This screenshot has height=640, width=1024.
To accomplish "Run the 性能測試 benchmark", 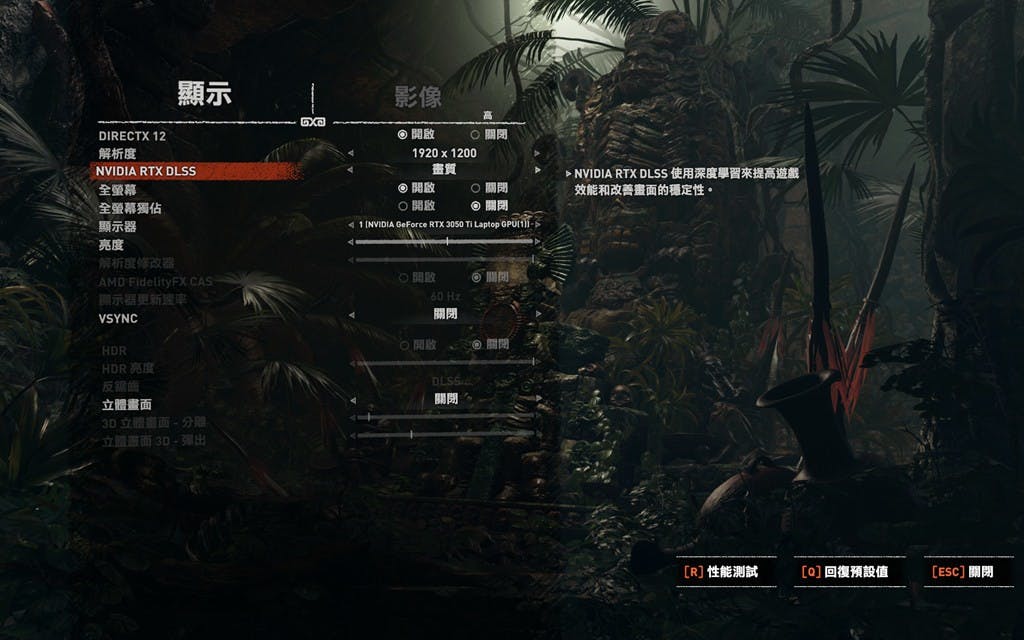I will [x=720, y=572].
